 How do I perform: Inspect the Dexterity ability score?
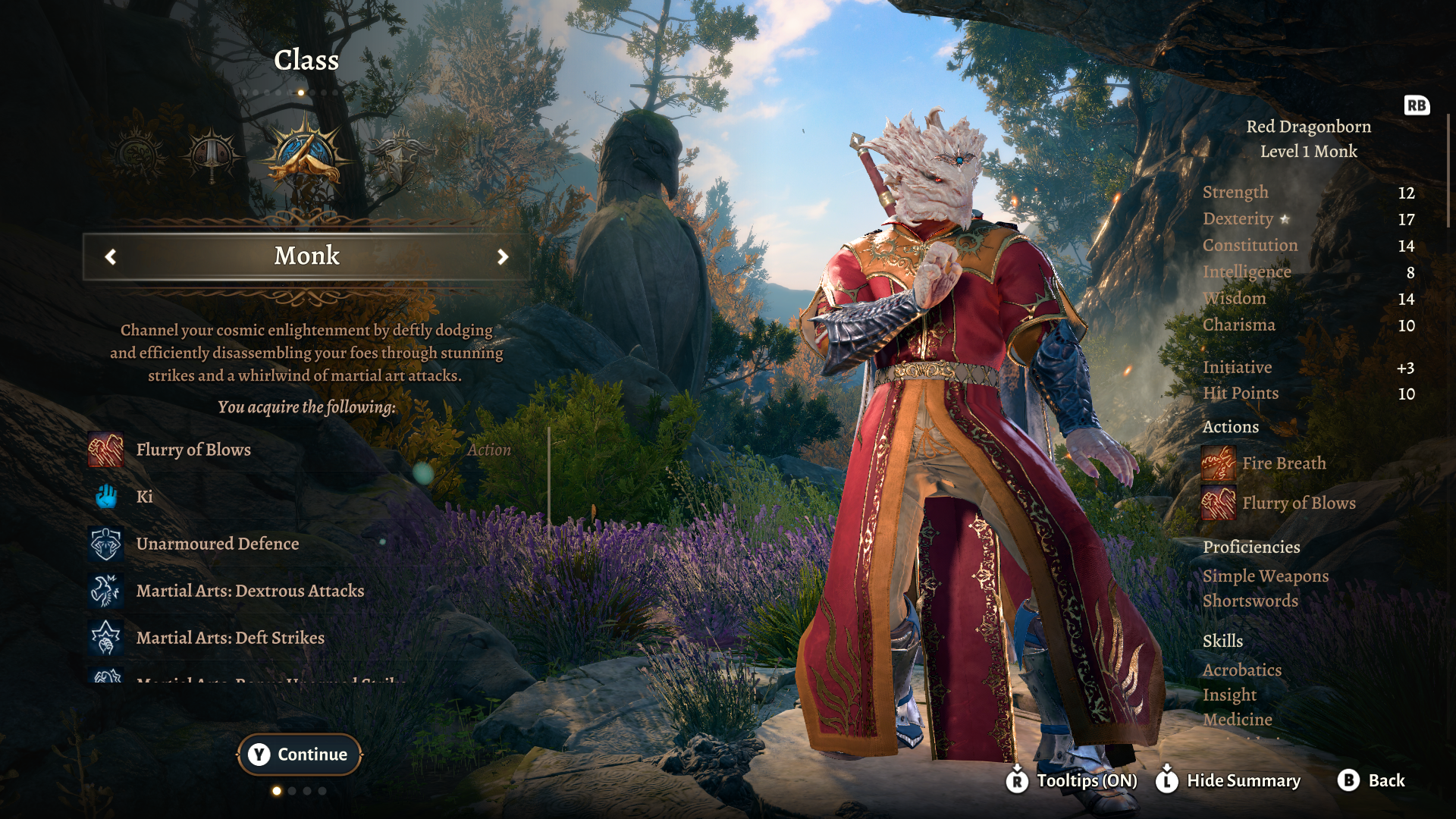click(1238, 219)
